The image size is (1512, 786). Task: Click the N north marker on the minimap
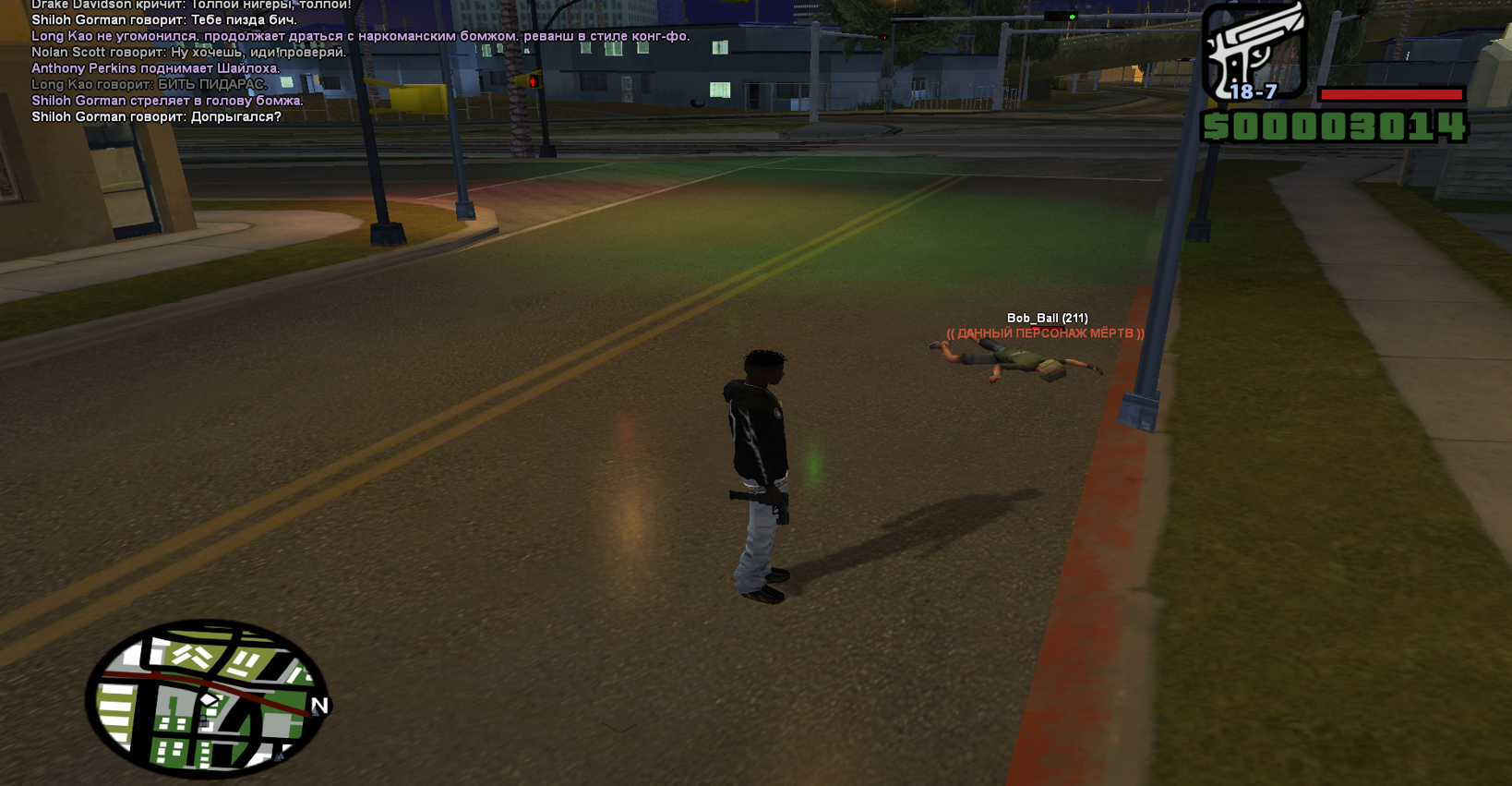(x=319, y=706)
